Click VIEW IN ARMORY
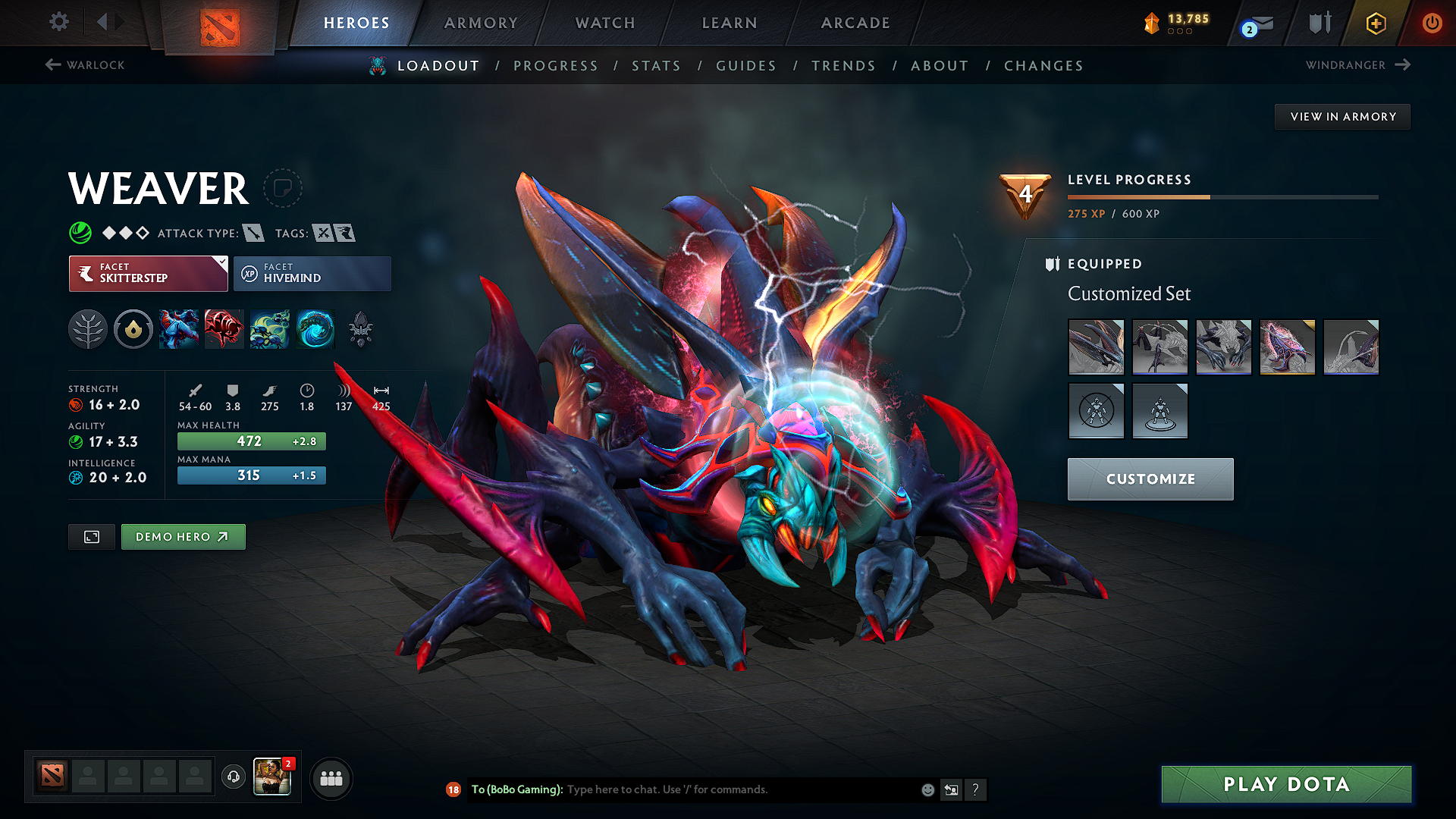 [x=1342, y=116]
